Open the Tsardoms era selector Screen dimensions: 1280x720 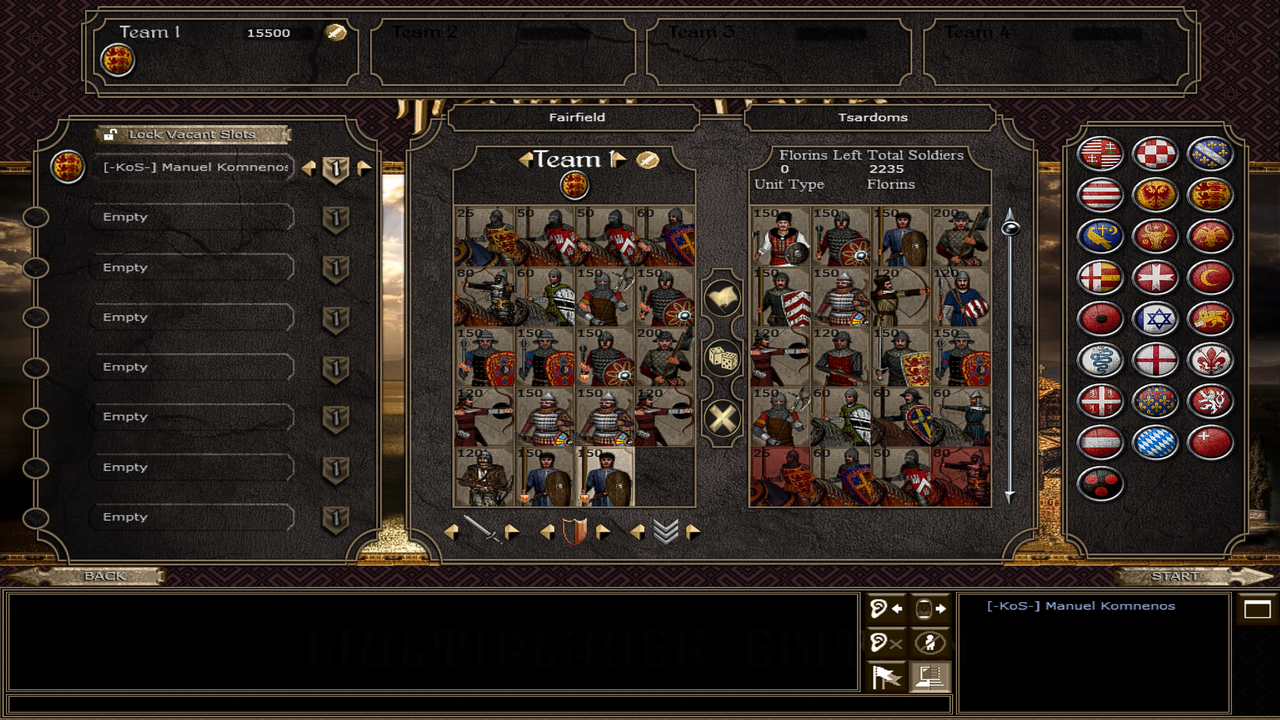[872, 118]
